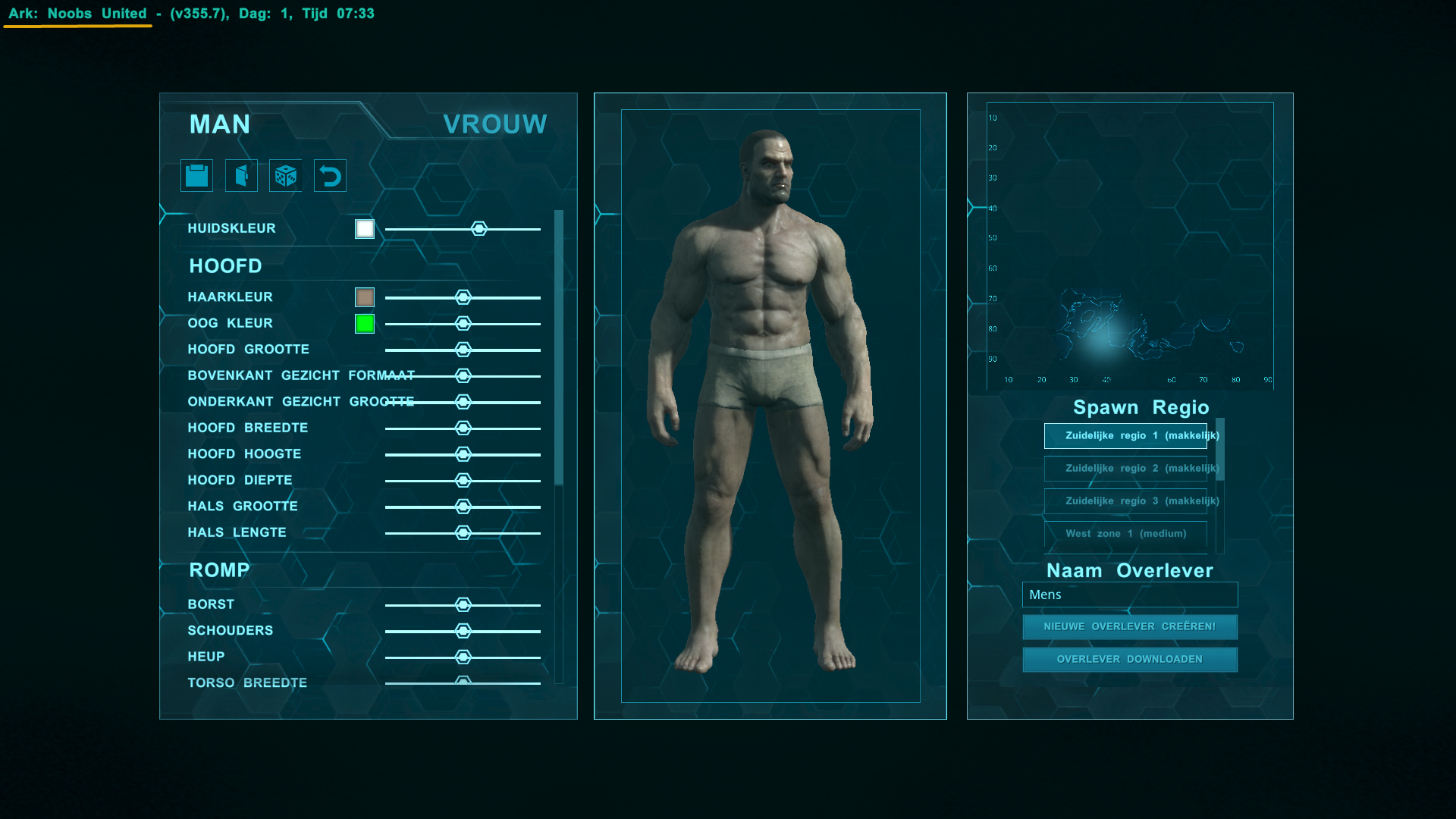1456x819 pixels.
Task: Adjust the Schouders slider
Action: pos(463,631)
